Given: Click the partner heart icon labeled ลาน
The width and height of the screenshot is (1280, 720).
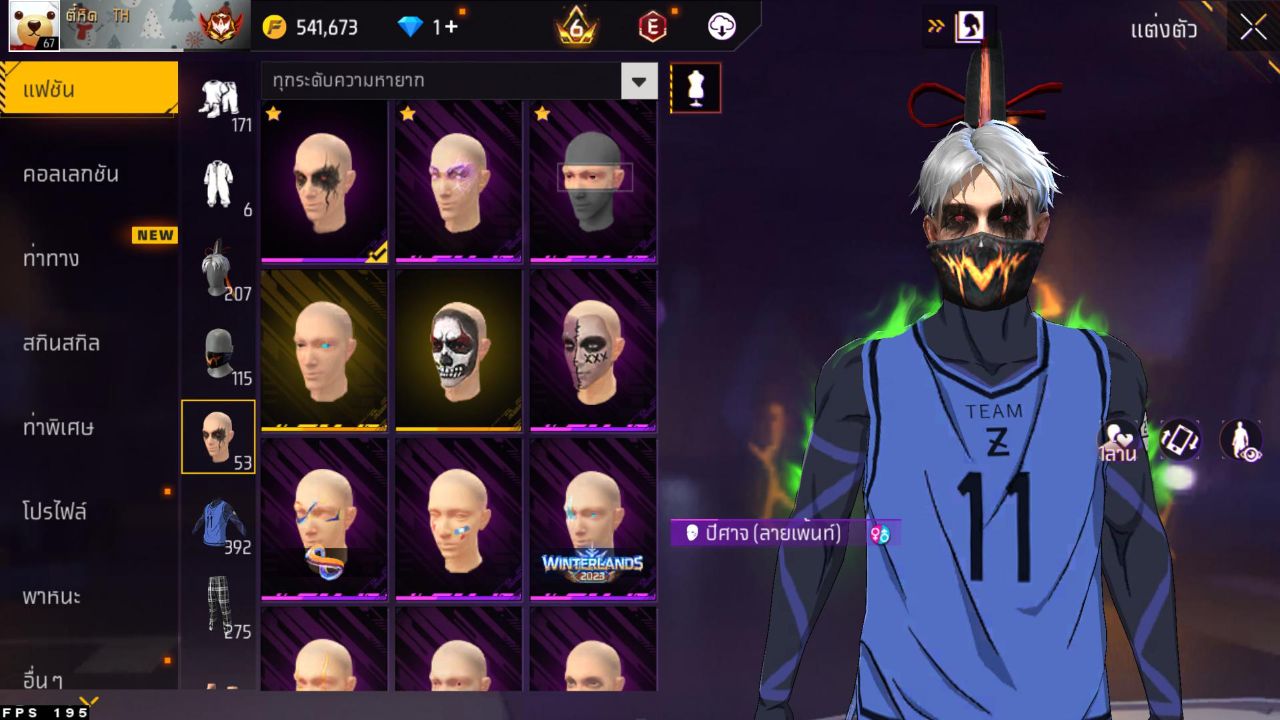Looking at the screenshot, I should (x=1118, y=437).
